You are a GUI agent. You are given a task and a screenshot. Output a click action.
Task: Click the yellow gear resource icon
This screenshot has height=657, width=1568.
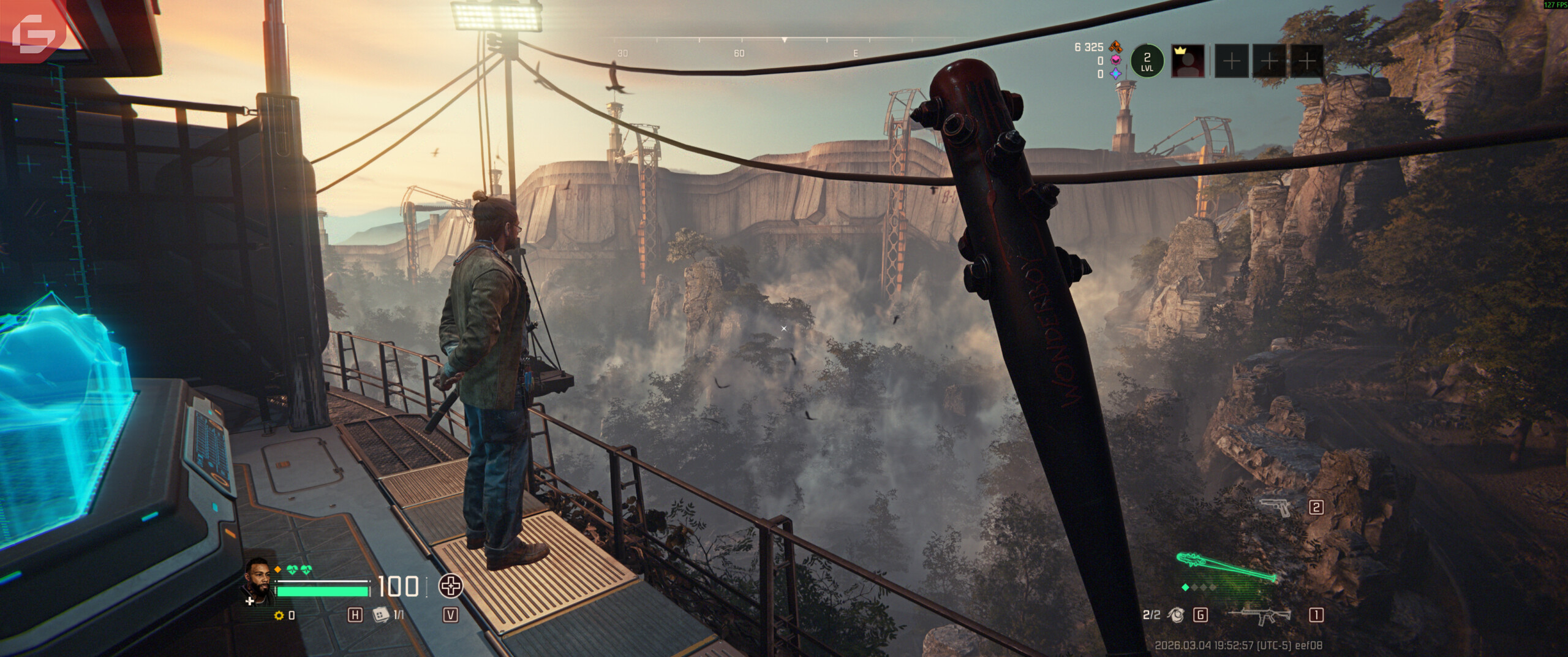[x=280, y=615]
